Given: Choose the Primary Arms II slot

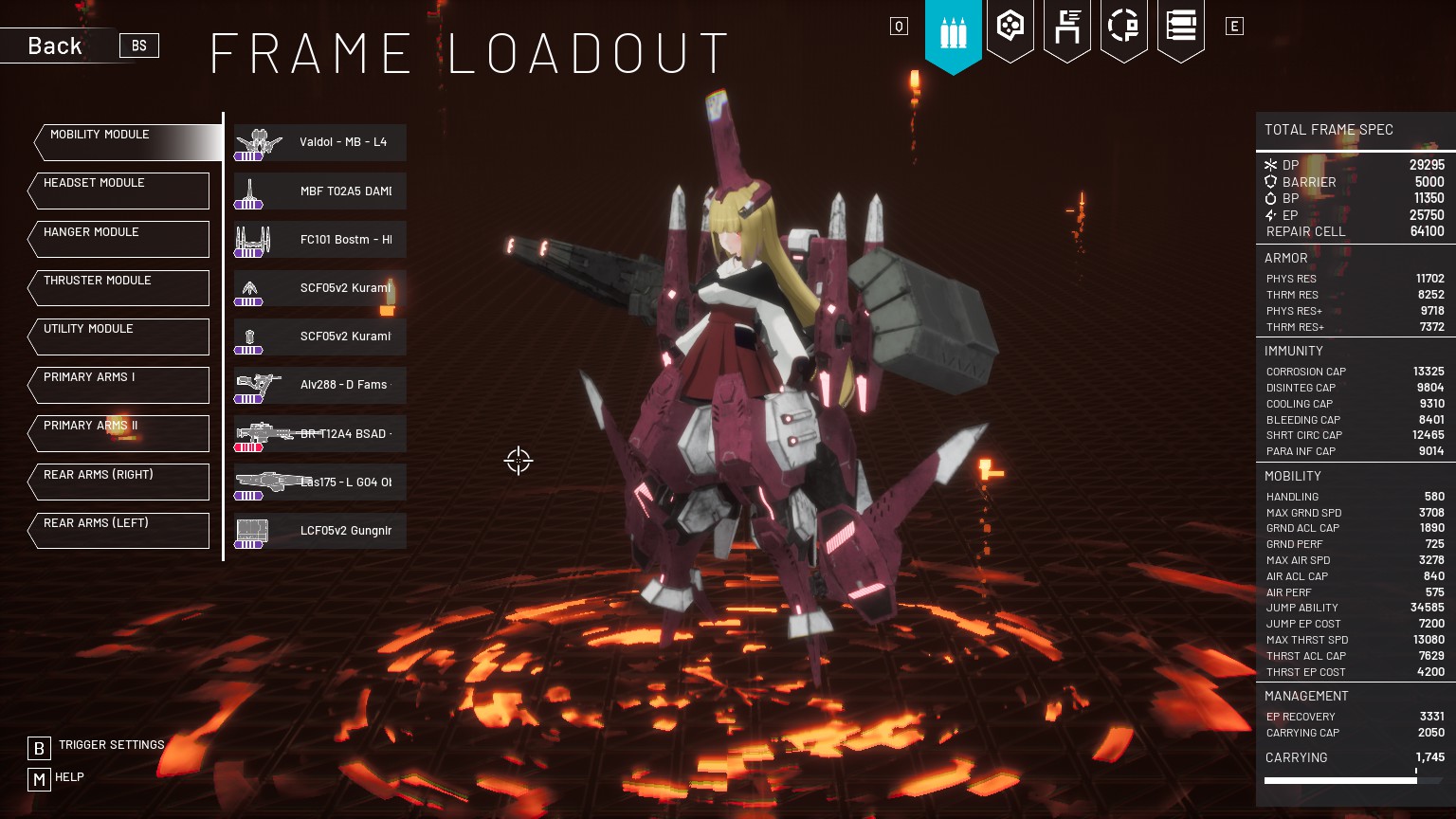Looking at the screenshot, I should tap(119, 433).
